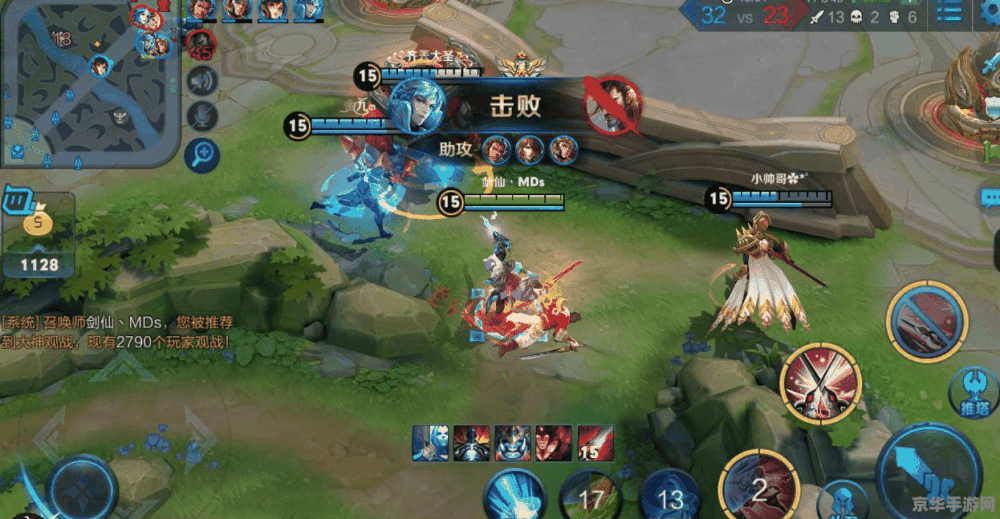Use the blade skill in the blue ring
The height and width of the screenshot is (519, 1000).
click(x=926, y=320)
